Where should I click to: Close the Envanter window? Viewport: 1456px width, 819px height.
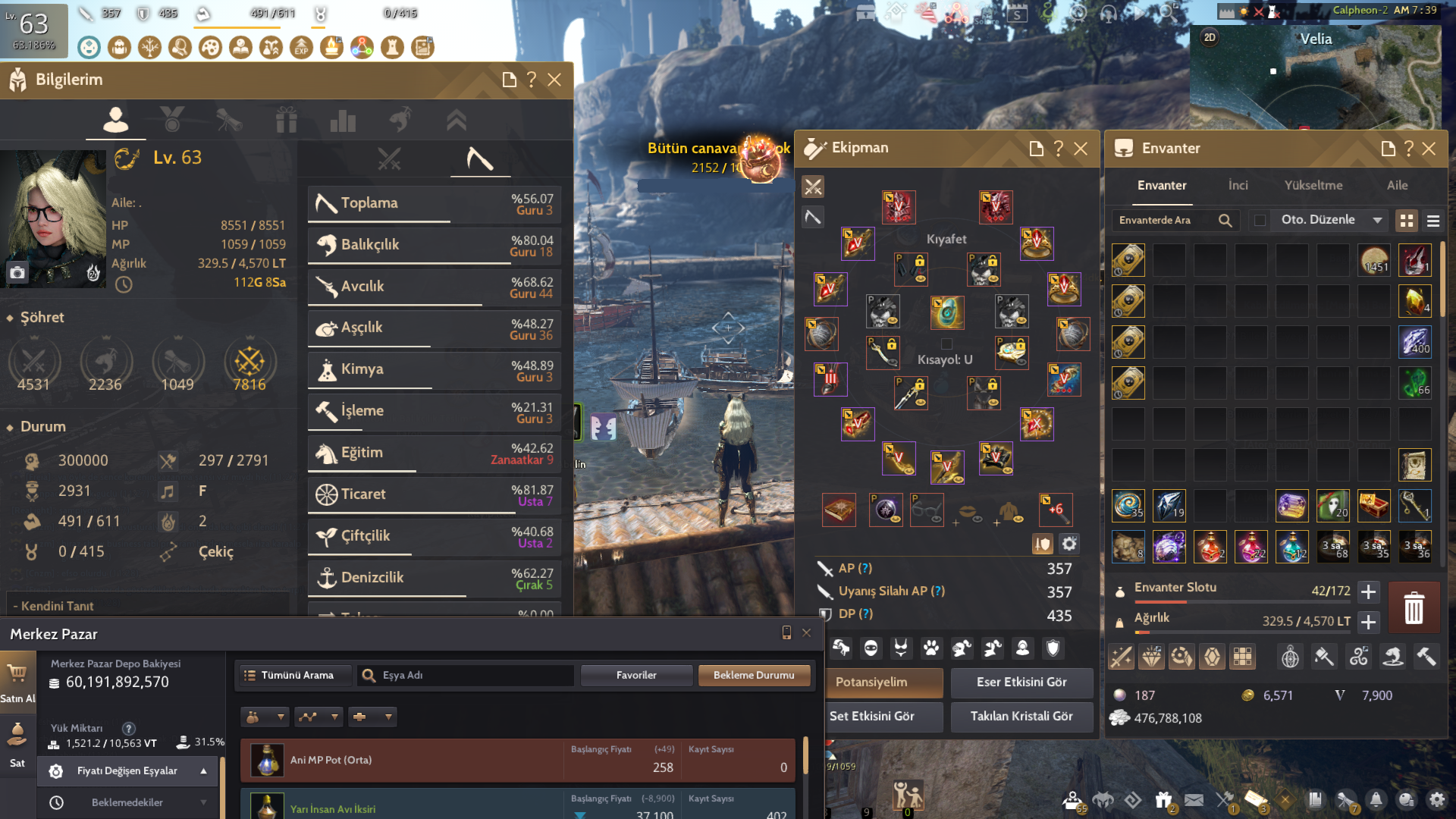click(x=1429, y=149)
